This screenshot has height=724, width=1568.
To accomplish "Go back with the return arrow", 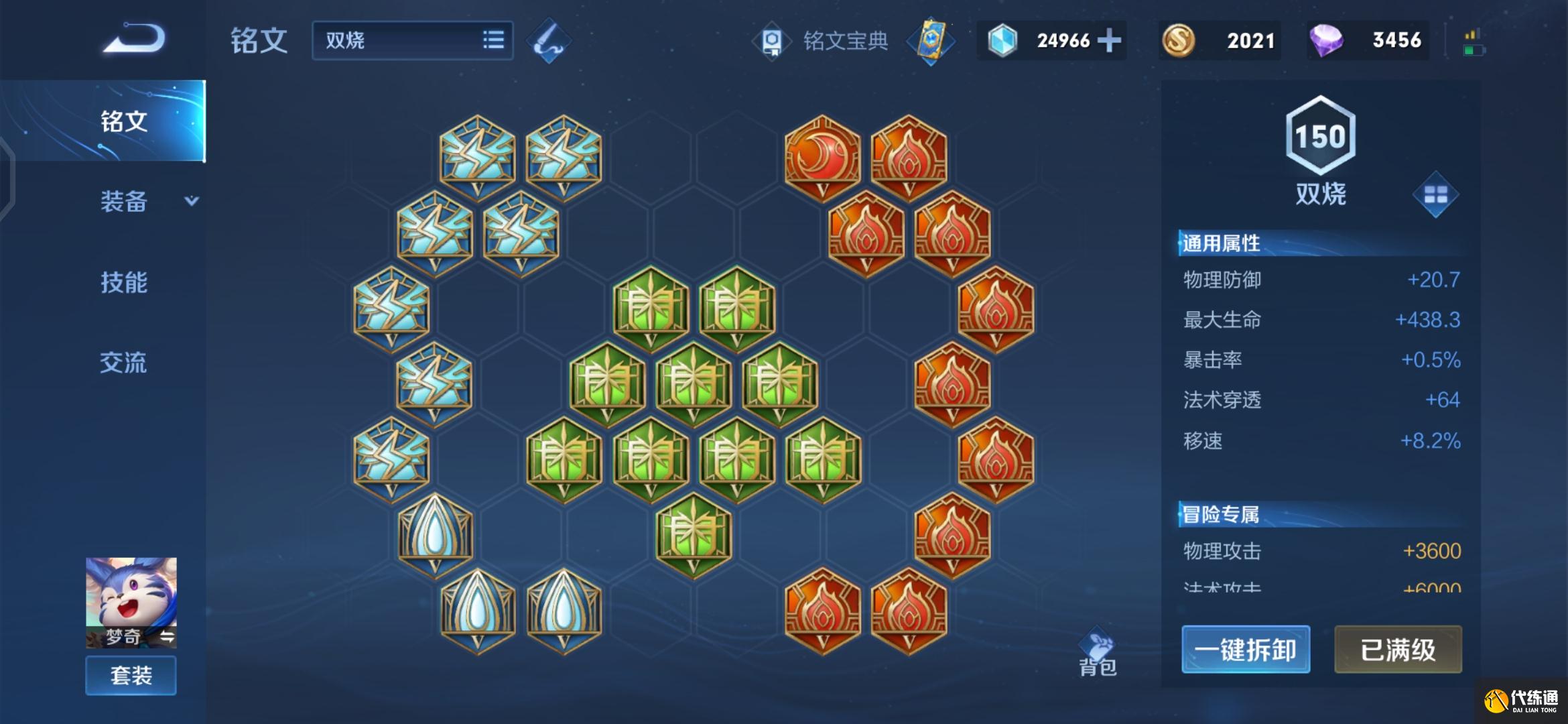I will [134, 38].
